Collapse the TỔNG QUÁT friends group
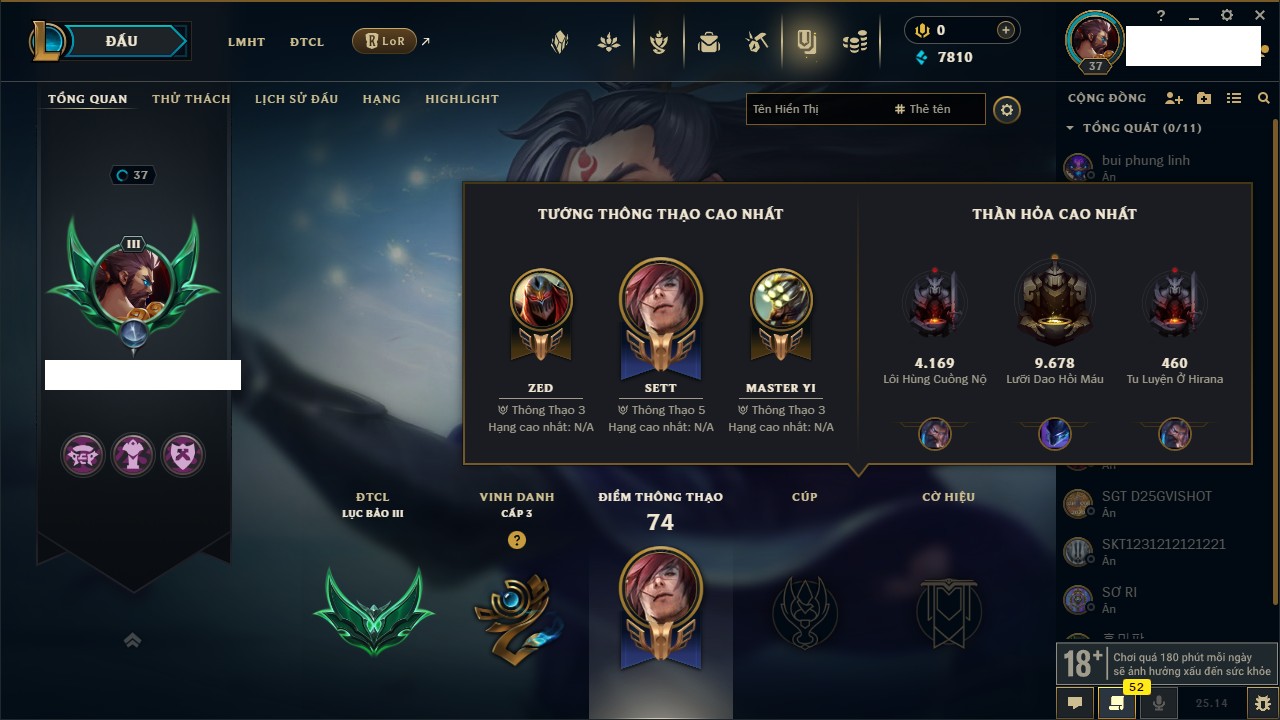 click(x=1070, y=128)
